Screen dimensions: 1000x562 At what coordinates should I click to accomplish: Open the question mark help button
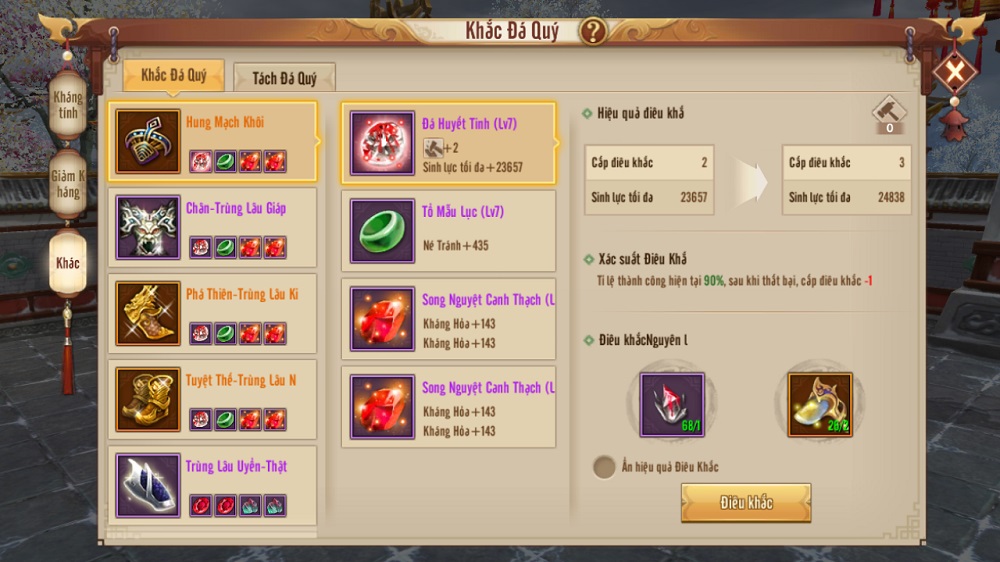click(x=593, y=31)
